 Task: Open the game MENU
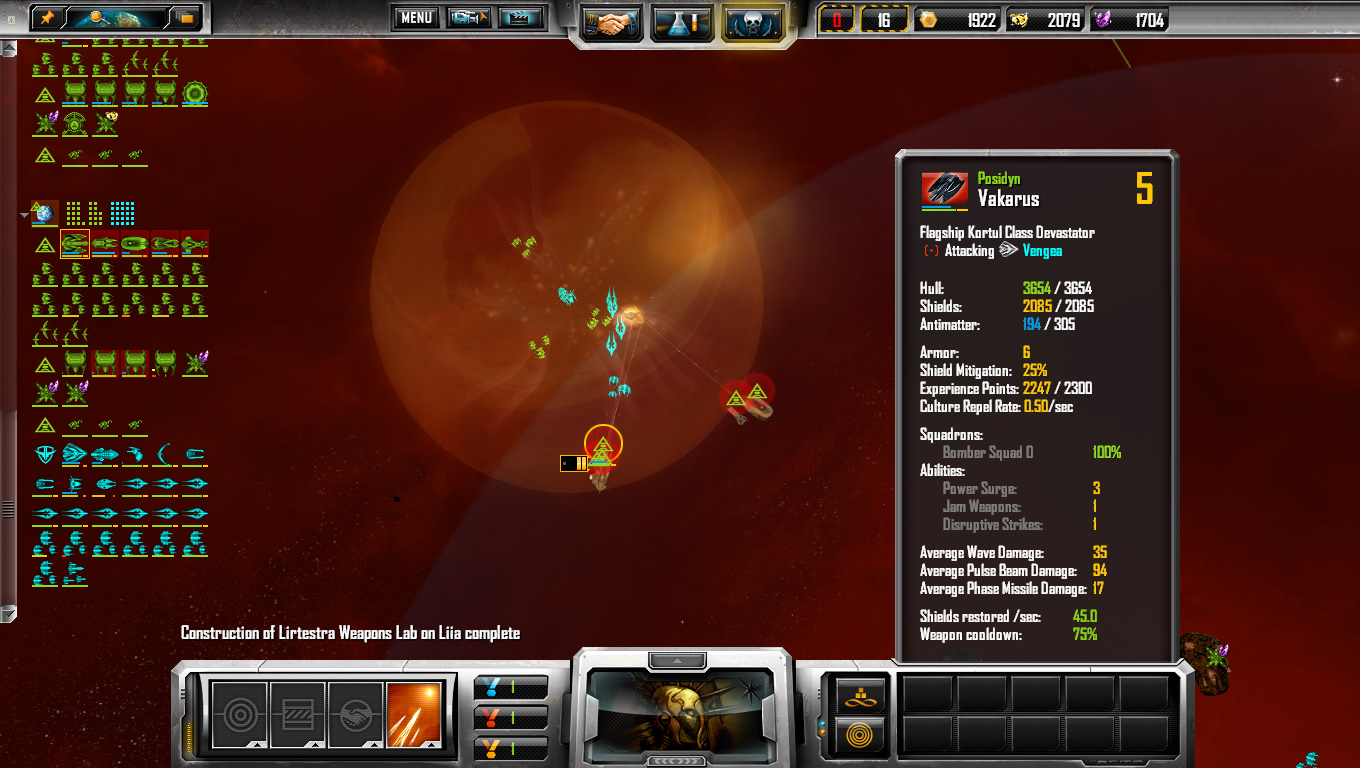(x=416, y=17)
